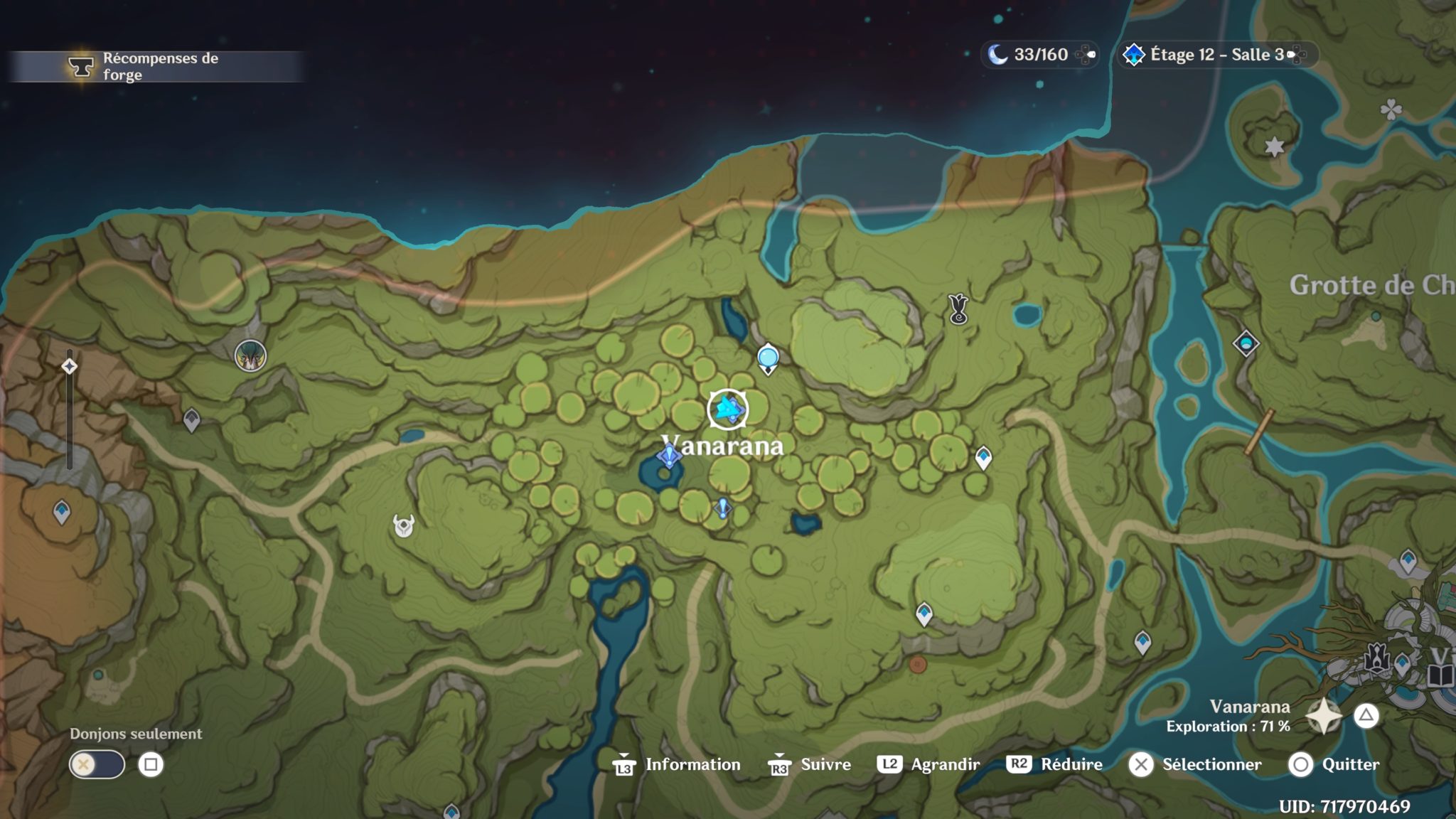Open the Vanarana exploration progress star
This screenshot has width=1456, height=819.
tap(1324, 716)
